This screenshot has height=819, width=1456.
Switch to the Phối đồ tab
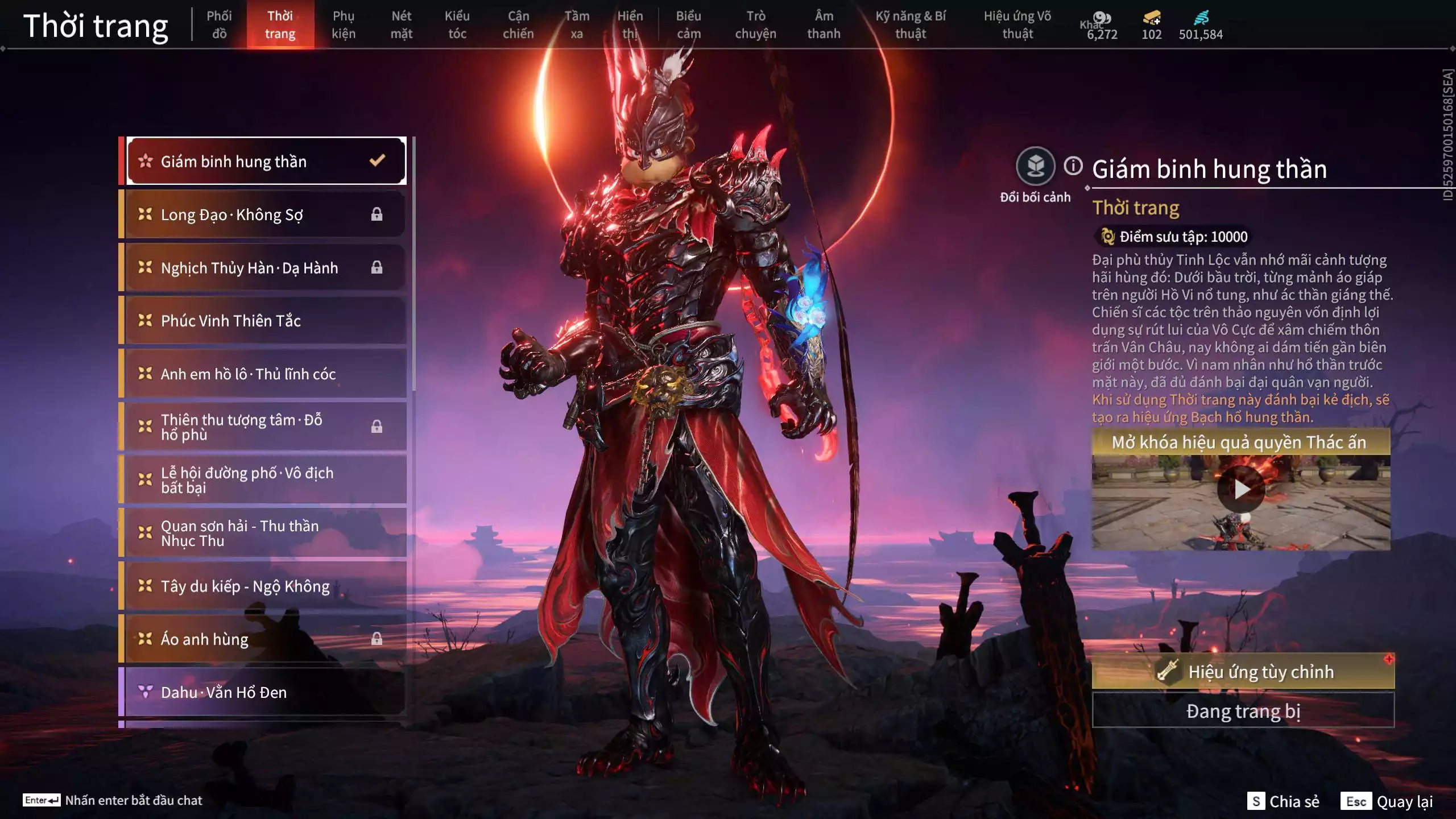[x=219, y=25]
